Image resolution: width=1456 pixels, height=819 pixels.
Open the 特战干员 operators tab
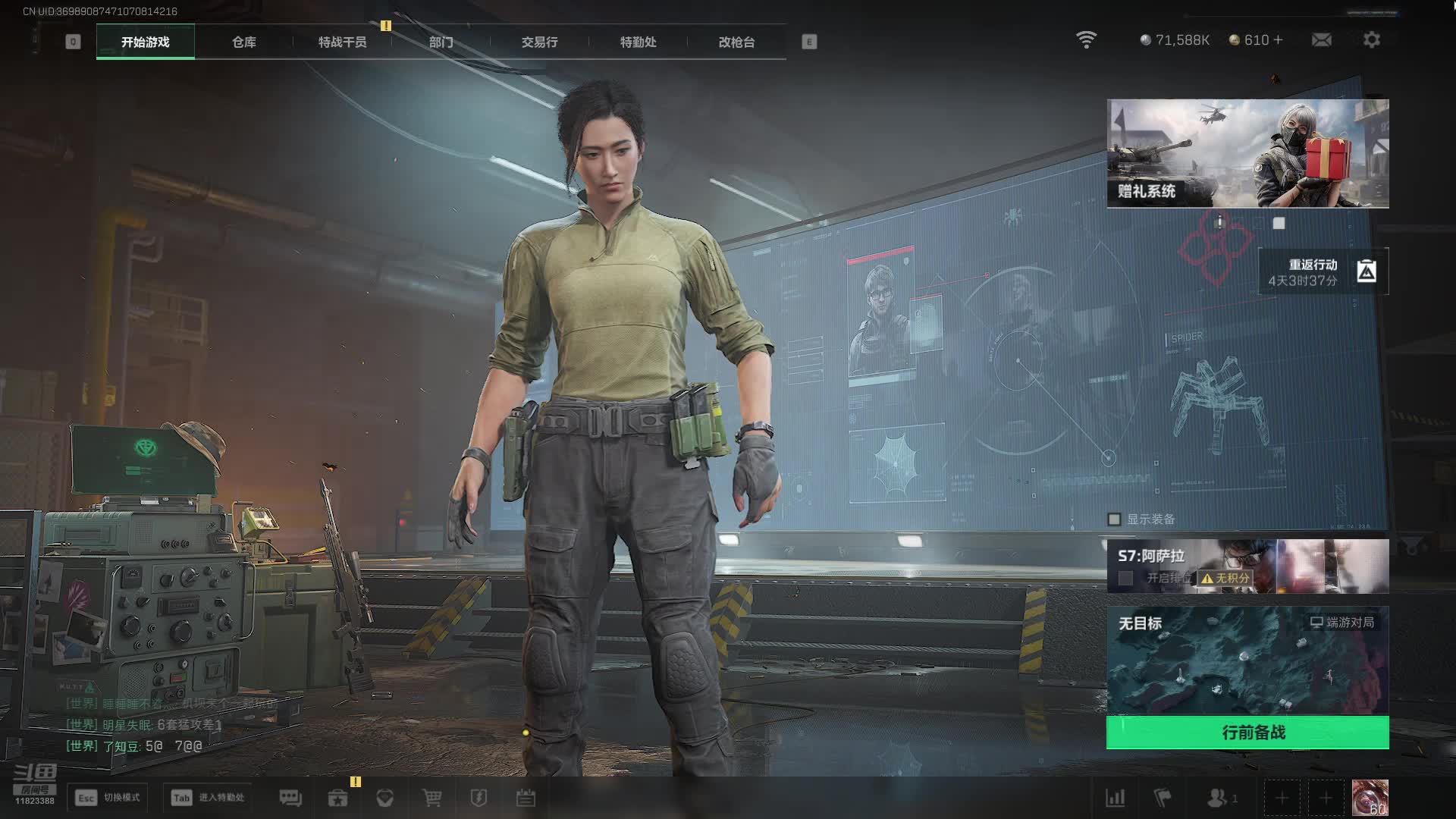[342, 42]
